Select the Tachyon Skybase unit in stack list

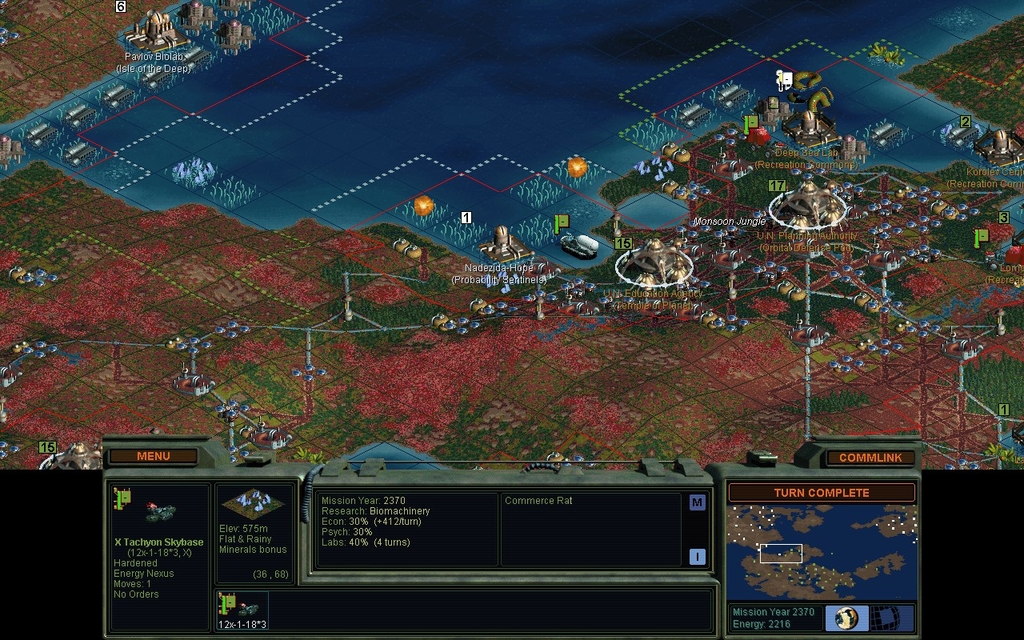coord(242,607)
